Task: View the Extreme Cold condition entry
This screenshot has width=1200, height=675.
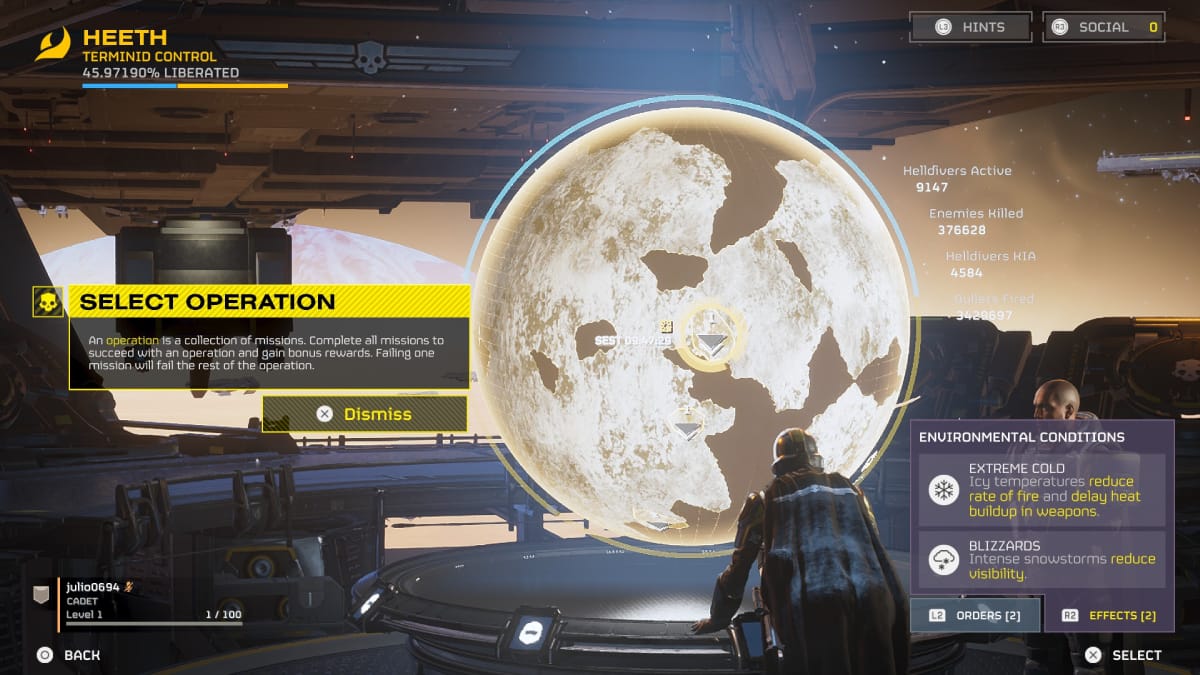Action: click(x=1041, y=490)
